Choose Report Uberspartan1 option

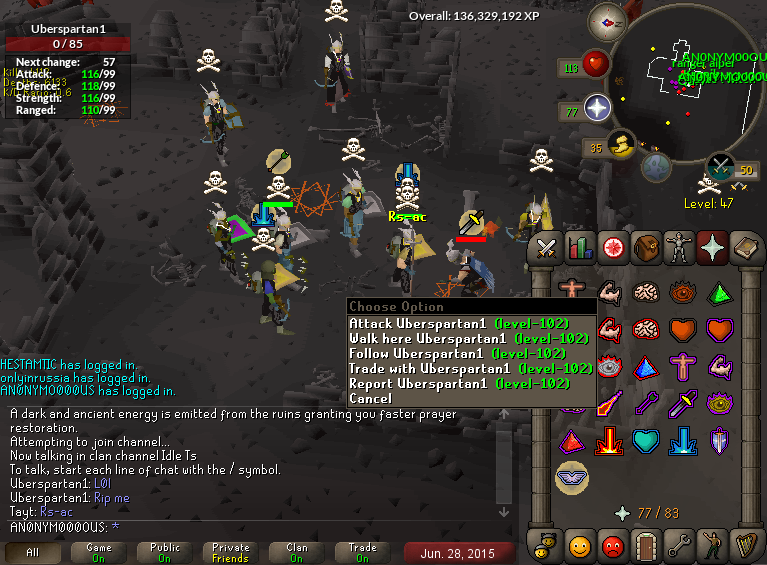(x=458, y=384)
